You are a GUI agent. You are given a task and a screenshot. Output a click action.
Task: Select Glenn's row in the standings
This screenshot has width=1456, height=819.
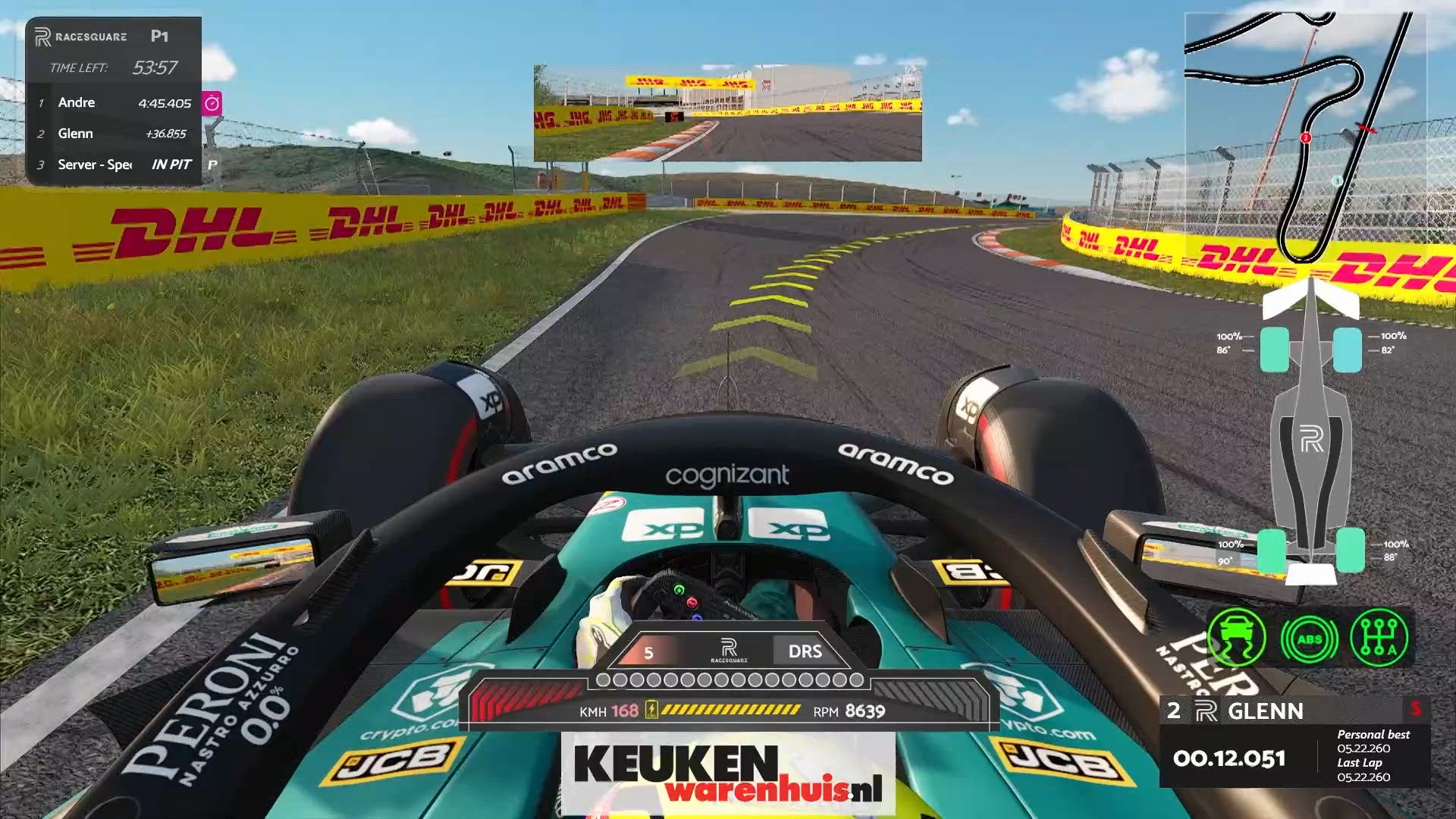pos(114,134)
